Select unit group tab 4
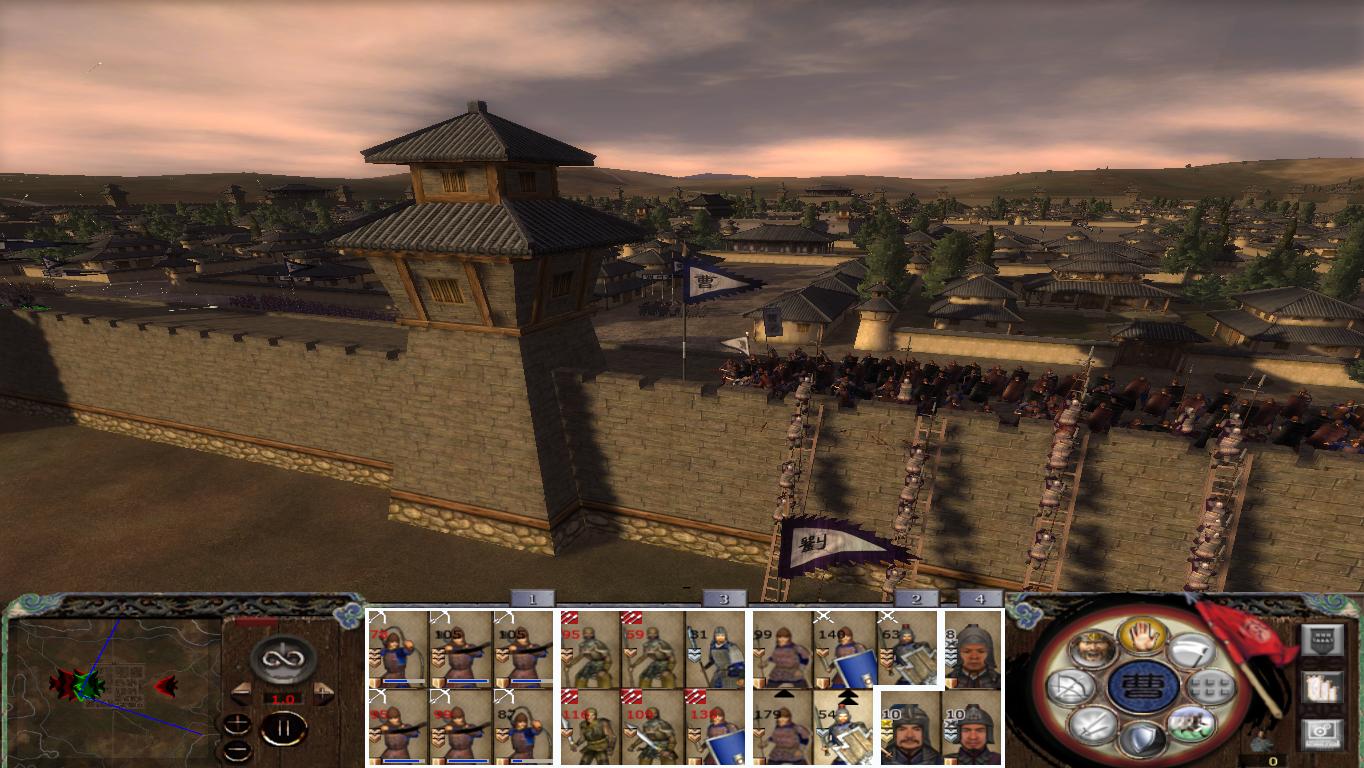 [981, 598]
